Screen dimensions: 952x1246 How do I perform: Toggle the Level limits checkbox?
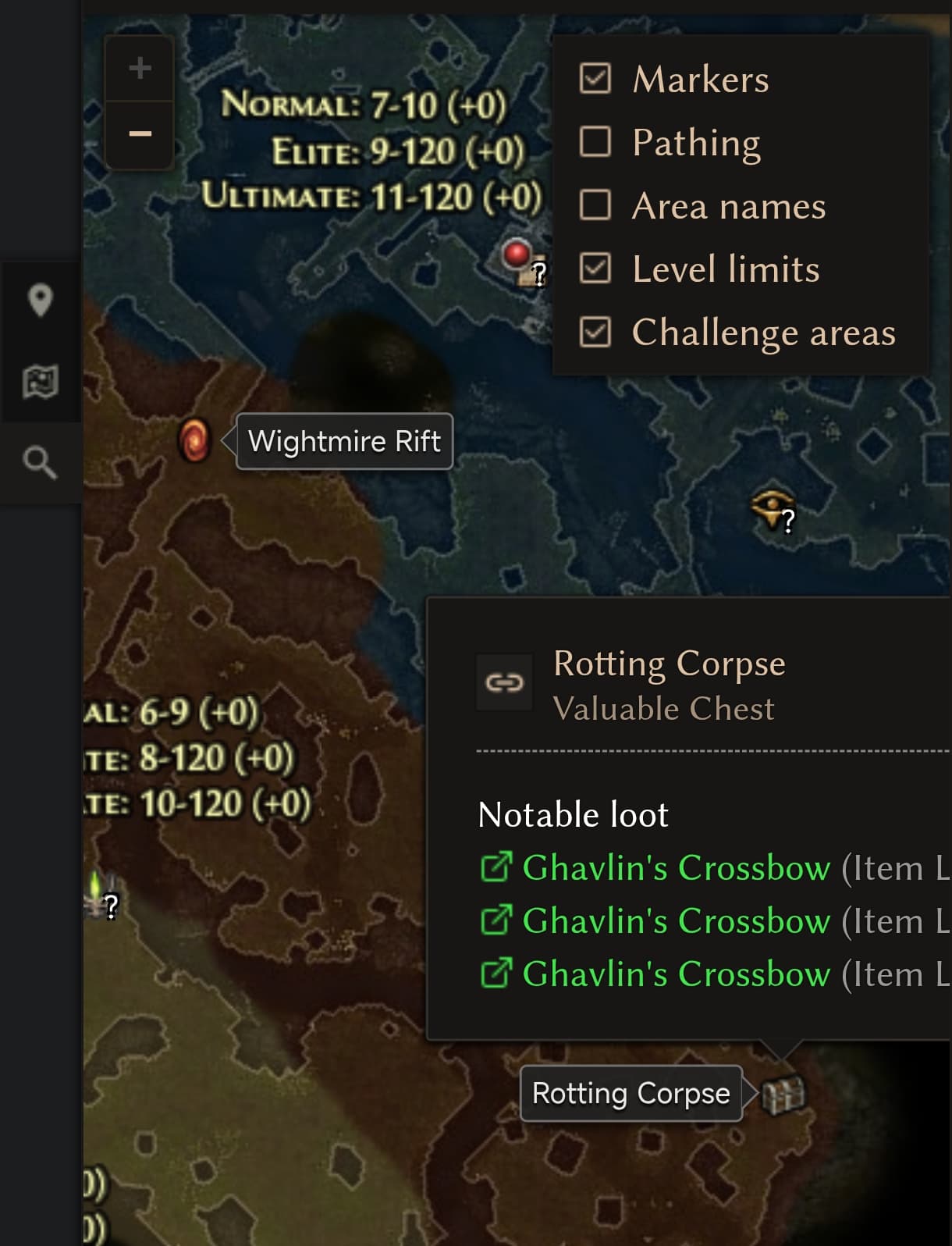pos(595,269)
